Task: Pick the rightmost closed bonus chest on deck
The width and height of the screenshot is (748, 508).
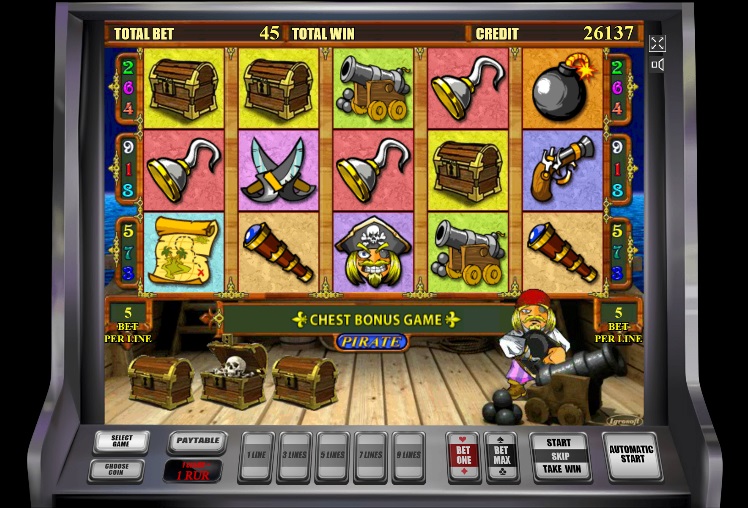Action: point(303,381)
